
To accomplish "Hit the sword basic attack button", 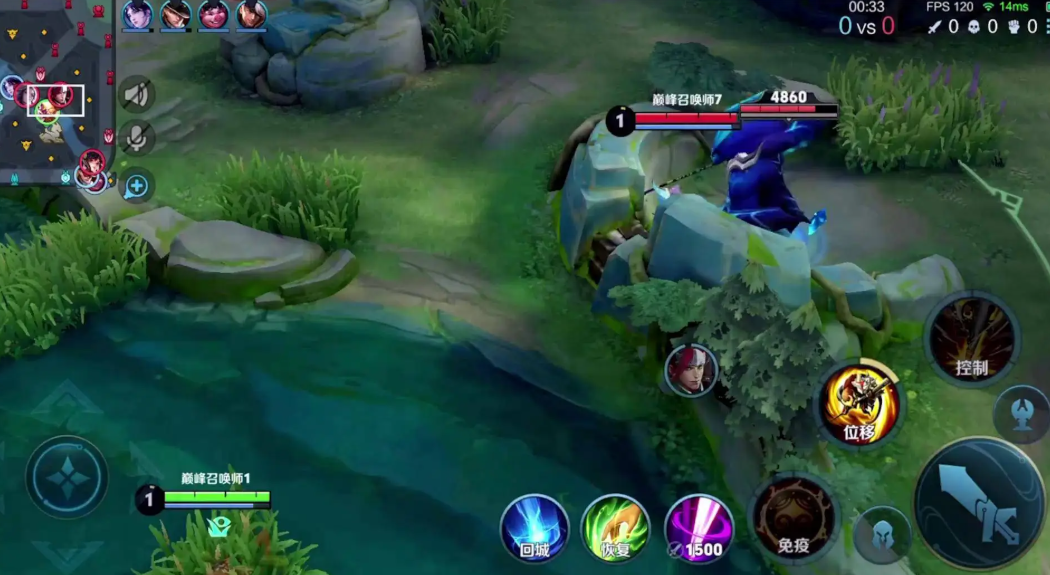I will click(x=980, y=503).
